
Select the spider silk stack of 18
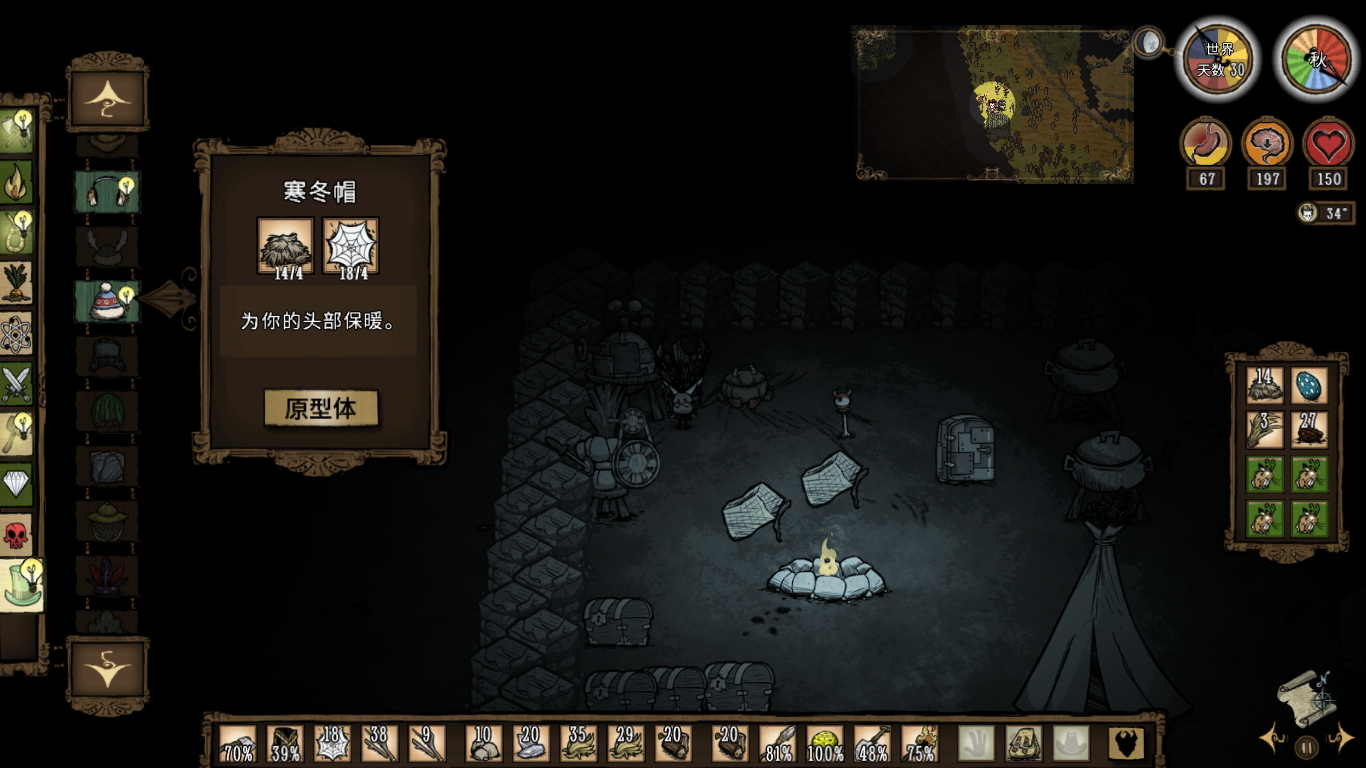[331, 744]
